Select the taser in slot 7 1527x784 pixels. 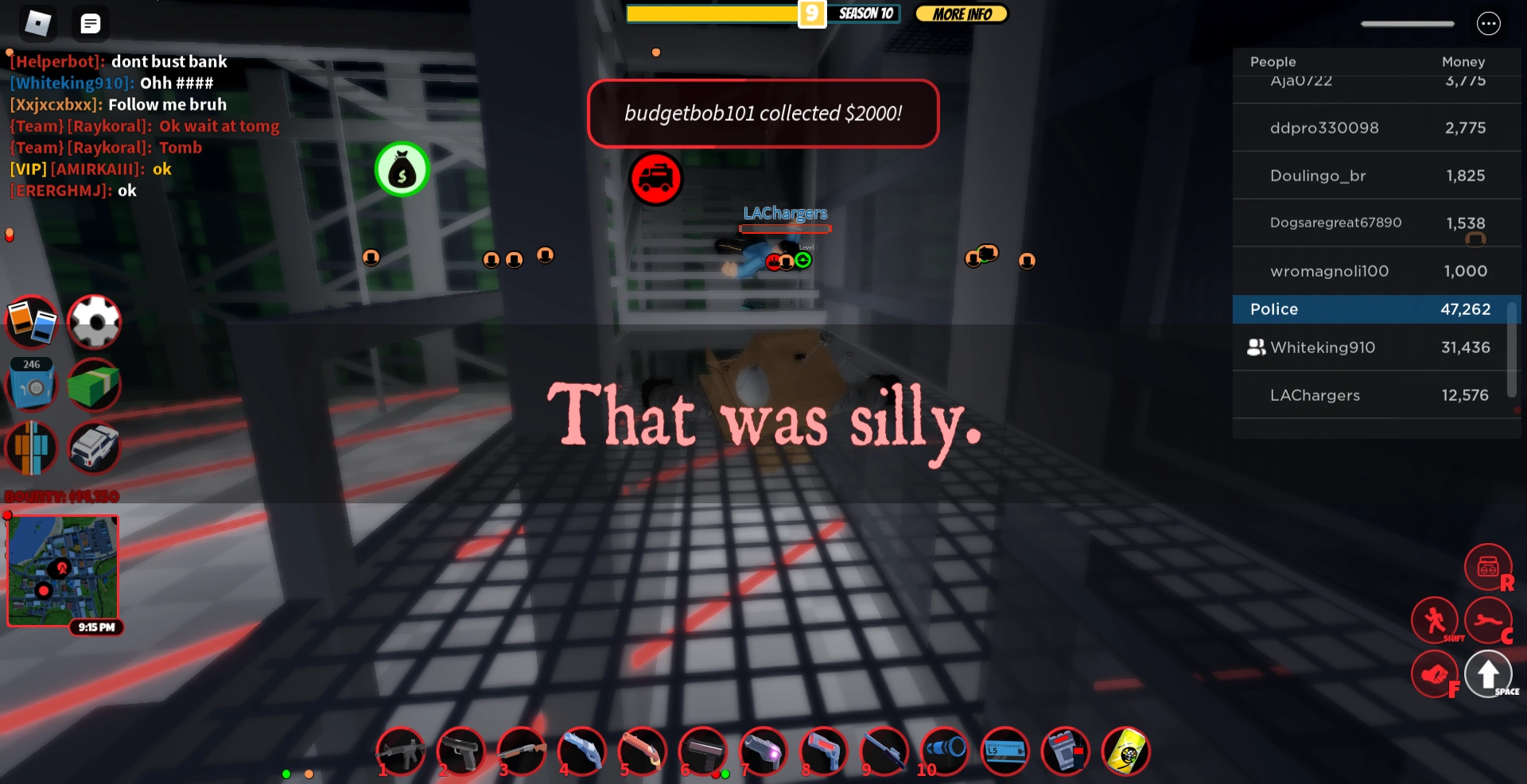click(763, 751)
